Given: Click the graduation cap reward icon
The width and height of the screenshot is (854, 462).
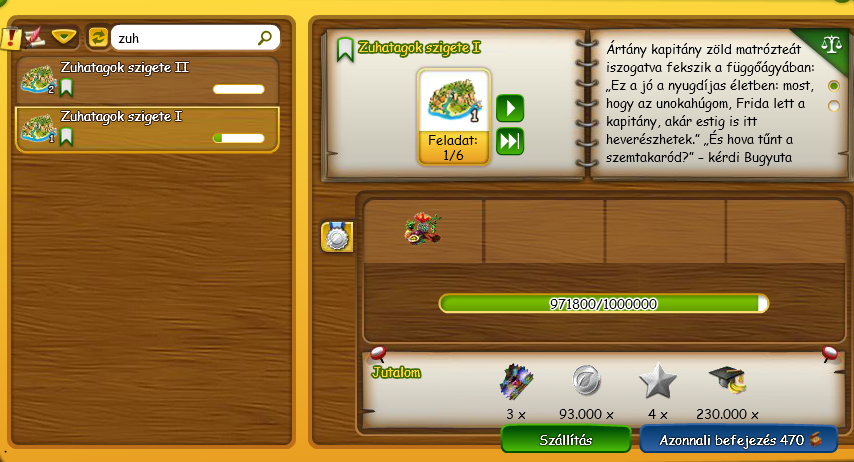Looking at the screenshot, I should click(x=727, y=381).
